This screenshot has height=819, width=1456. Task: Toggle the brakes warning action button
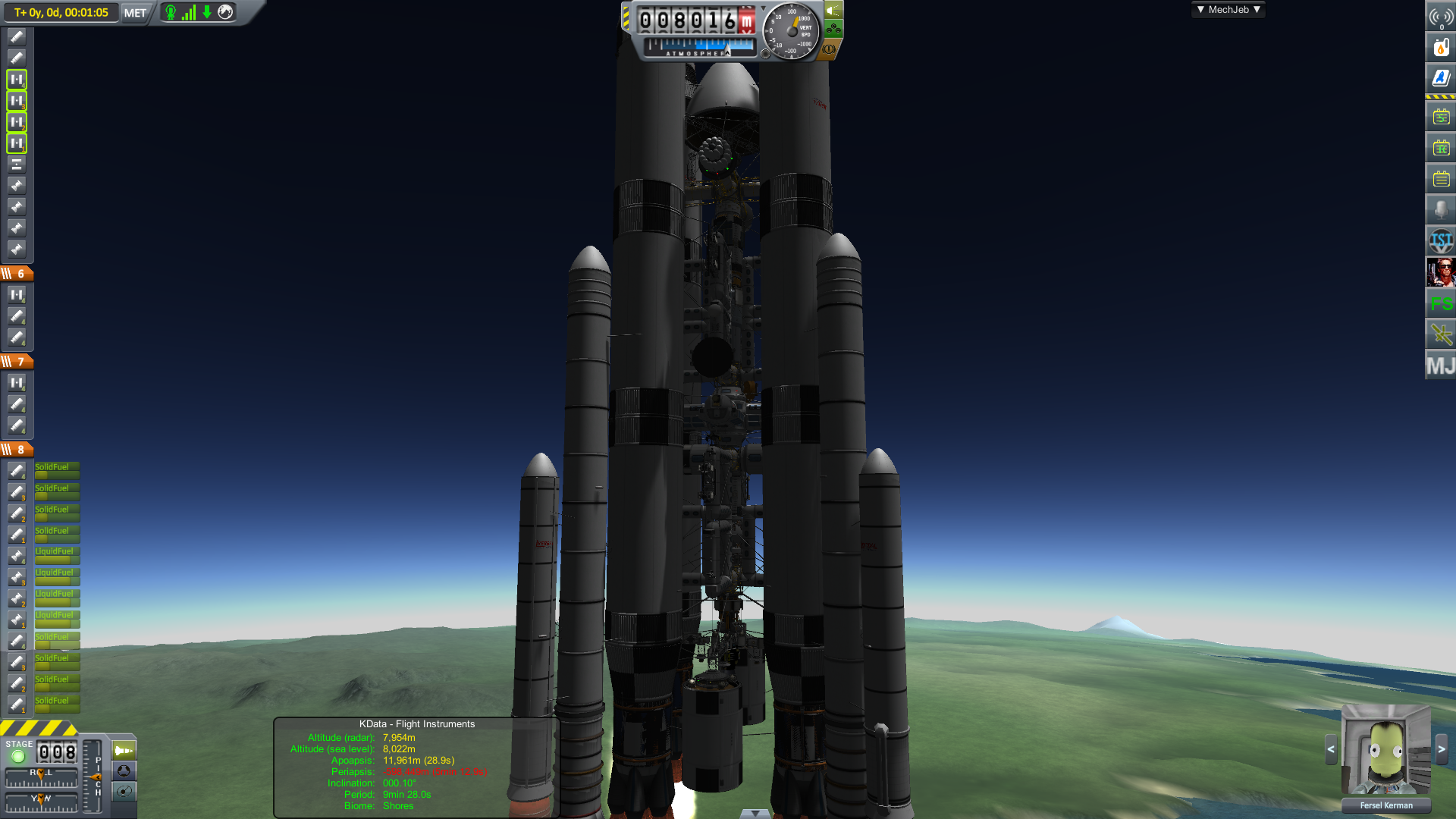point(829,49)
